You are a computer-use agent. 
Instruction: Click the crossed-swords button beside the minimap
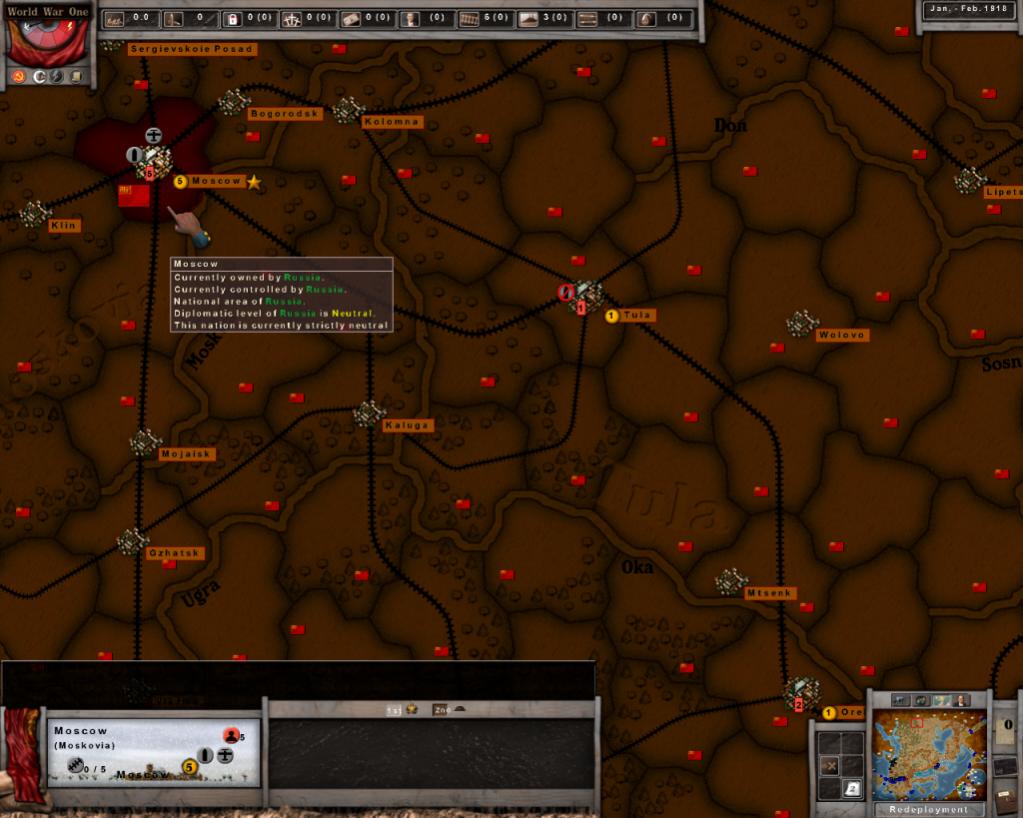coord(829,766)
